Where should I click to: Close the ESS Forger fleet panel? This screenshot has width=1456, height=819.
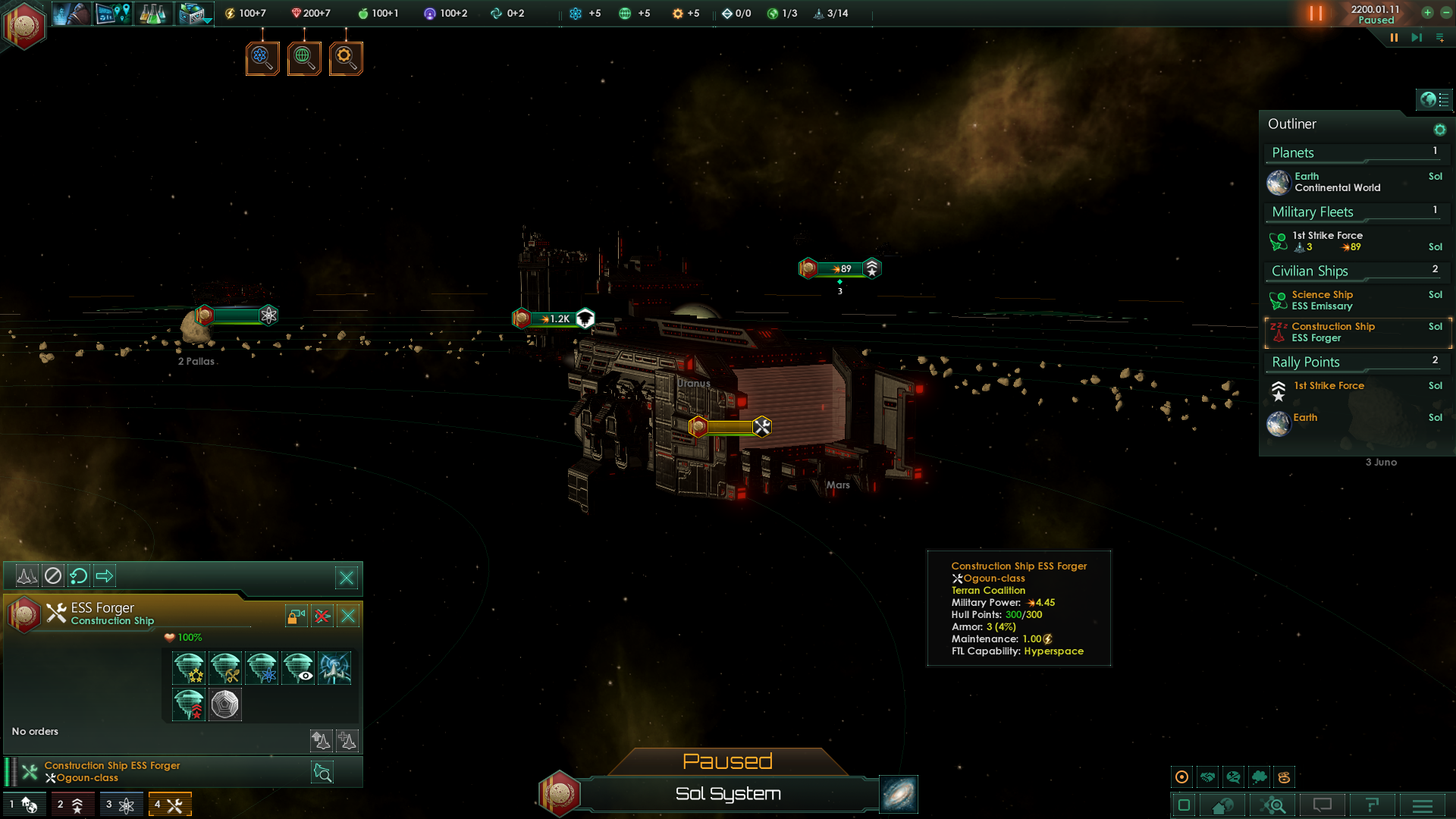(x=348, y=616)
